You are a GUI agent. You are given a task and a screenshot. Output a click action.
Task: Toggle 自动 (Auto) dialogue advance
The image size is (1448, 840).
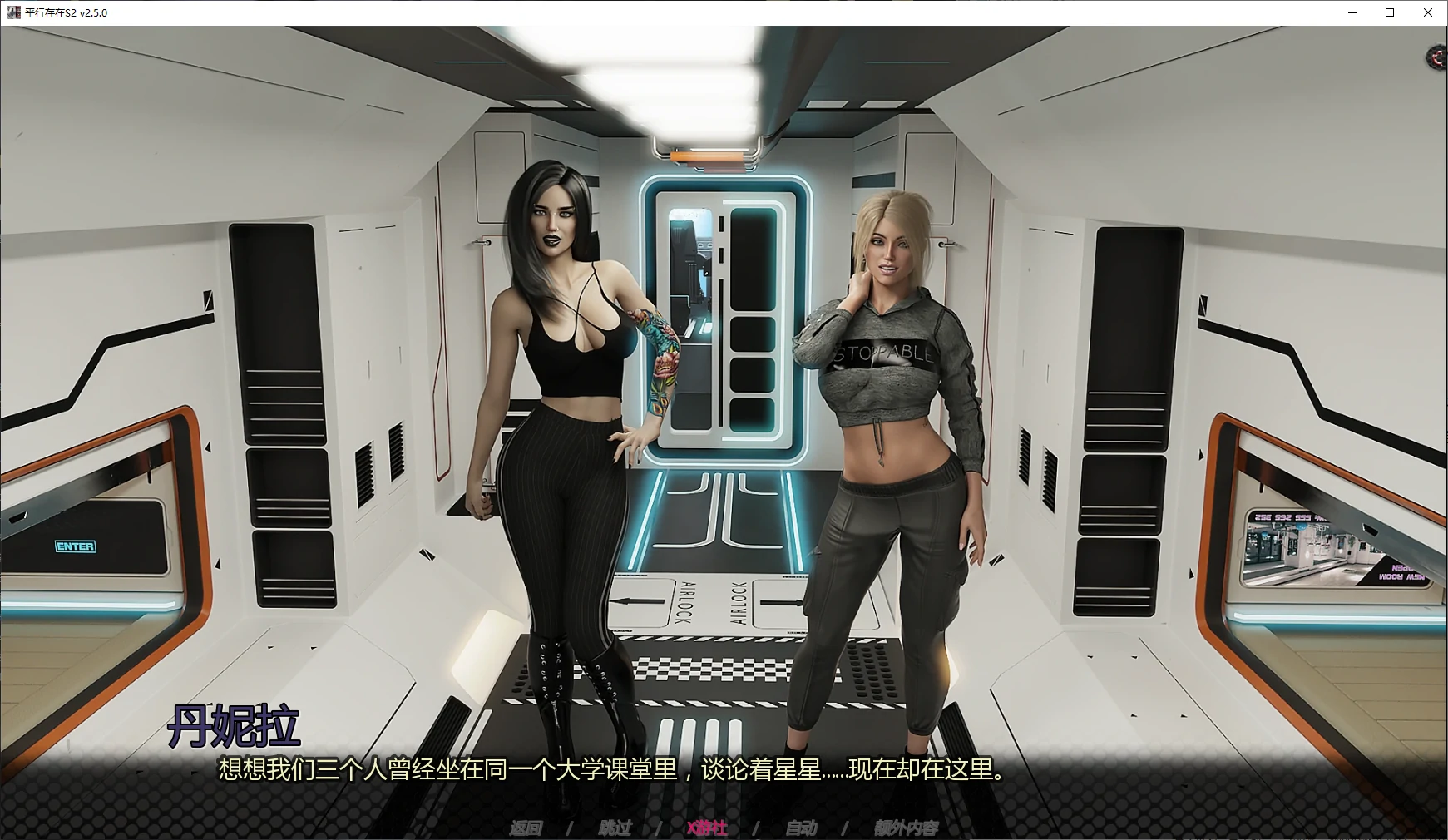(x=801, y=828)
